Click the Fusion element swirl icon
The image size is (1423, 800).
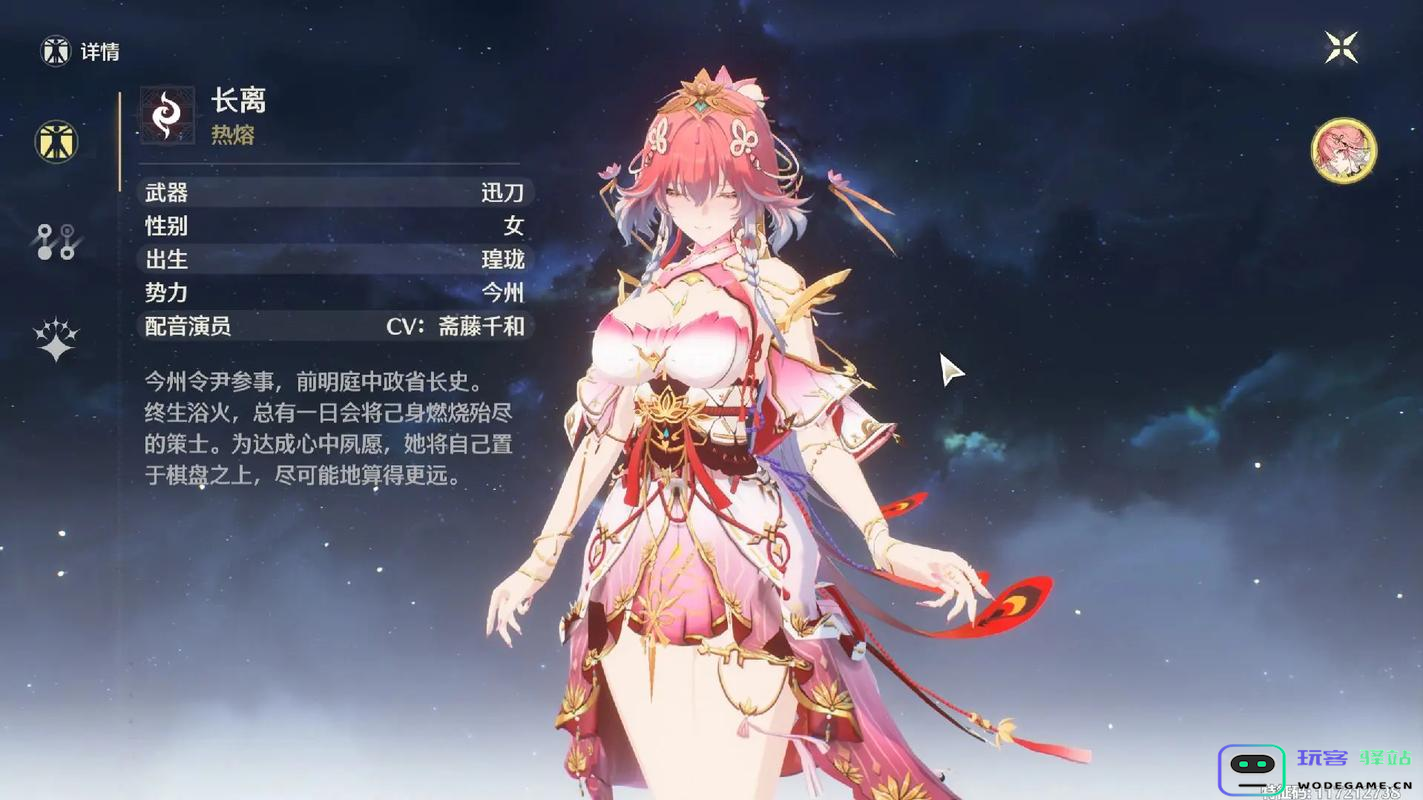tap(167, 115)
